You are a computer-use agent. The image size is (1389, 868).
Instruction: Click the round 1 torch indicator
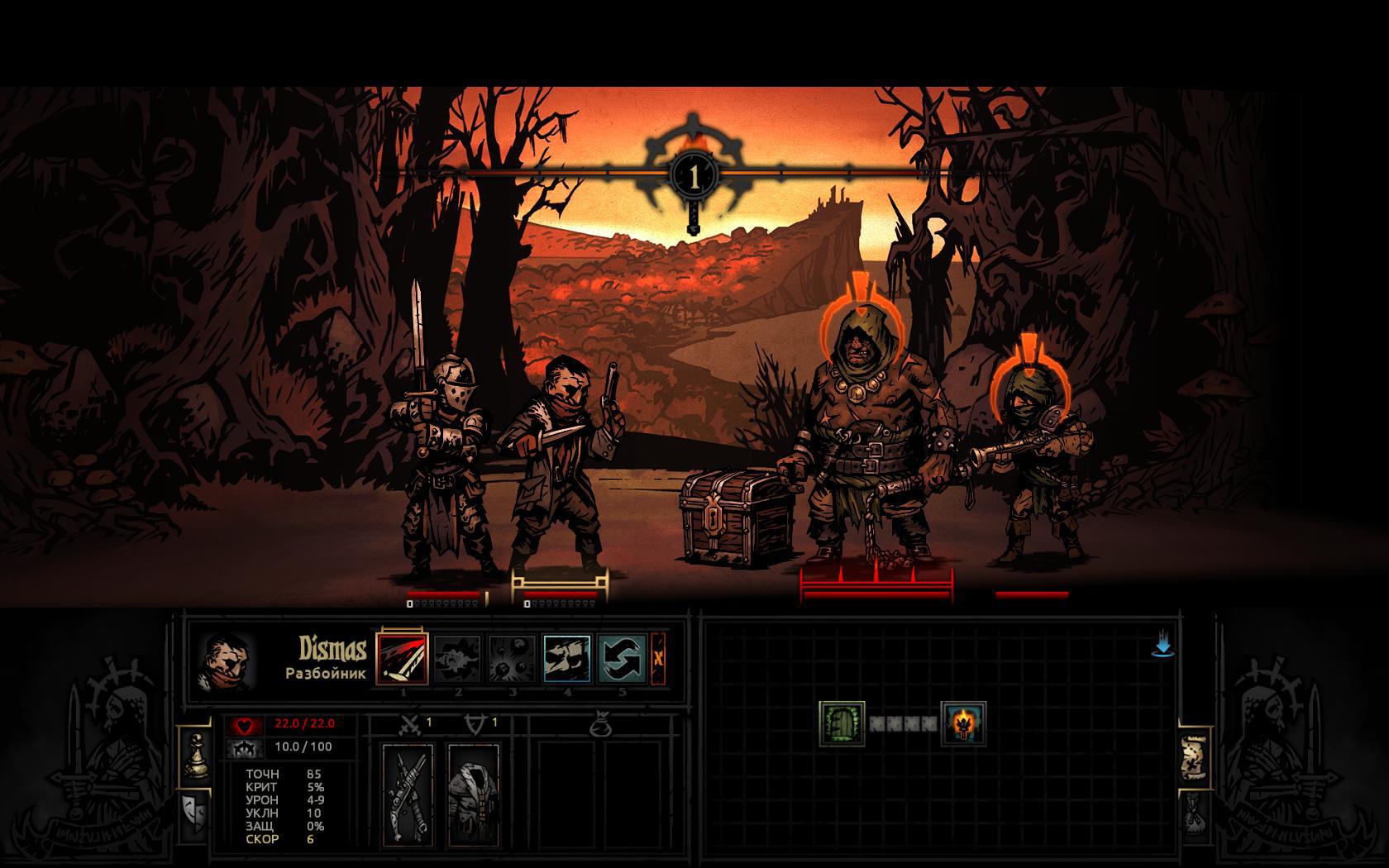(694, 176)
